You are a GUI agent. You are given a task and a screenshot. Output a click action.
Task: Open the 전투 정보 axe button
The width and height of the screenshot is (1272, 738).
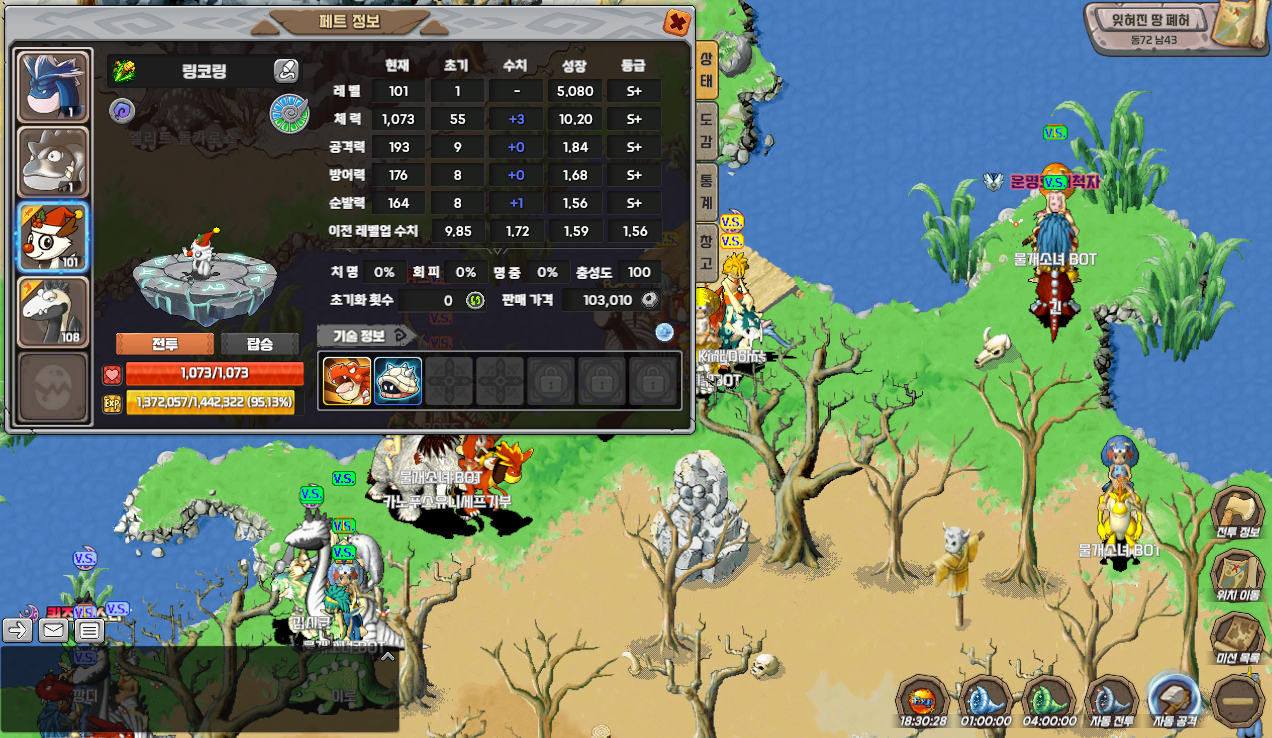tap(1238, 513)
